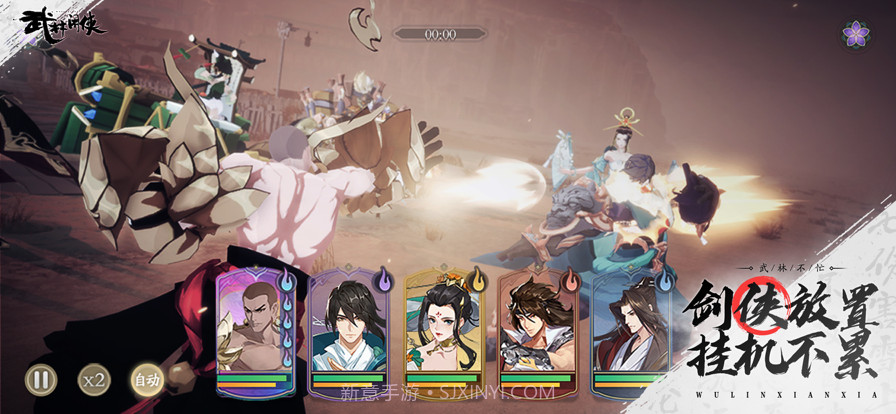
Task: Toggle the 自动 auto-battle button
Action: click(146, 380)
